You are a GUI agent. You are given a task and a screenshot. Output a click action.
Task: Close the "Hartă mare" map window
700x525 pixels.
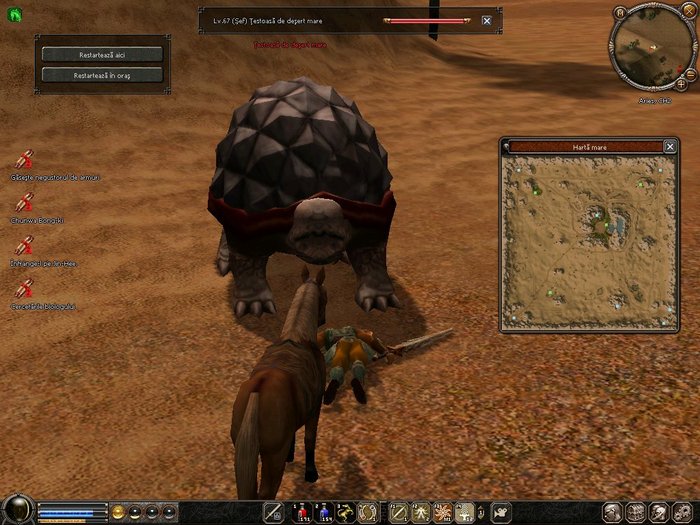point(671,147)
